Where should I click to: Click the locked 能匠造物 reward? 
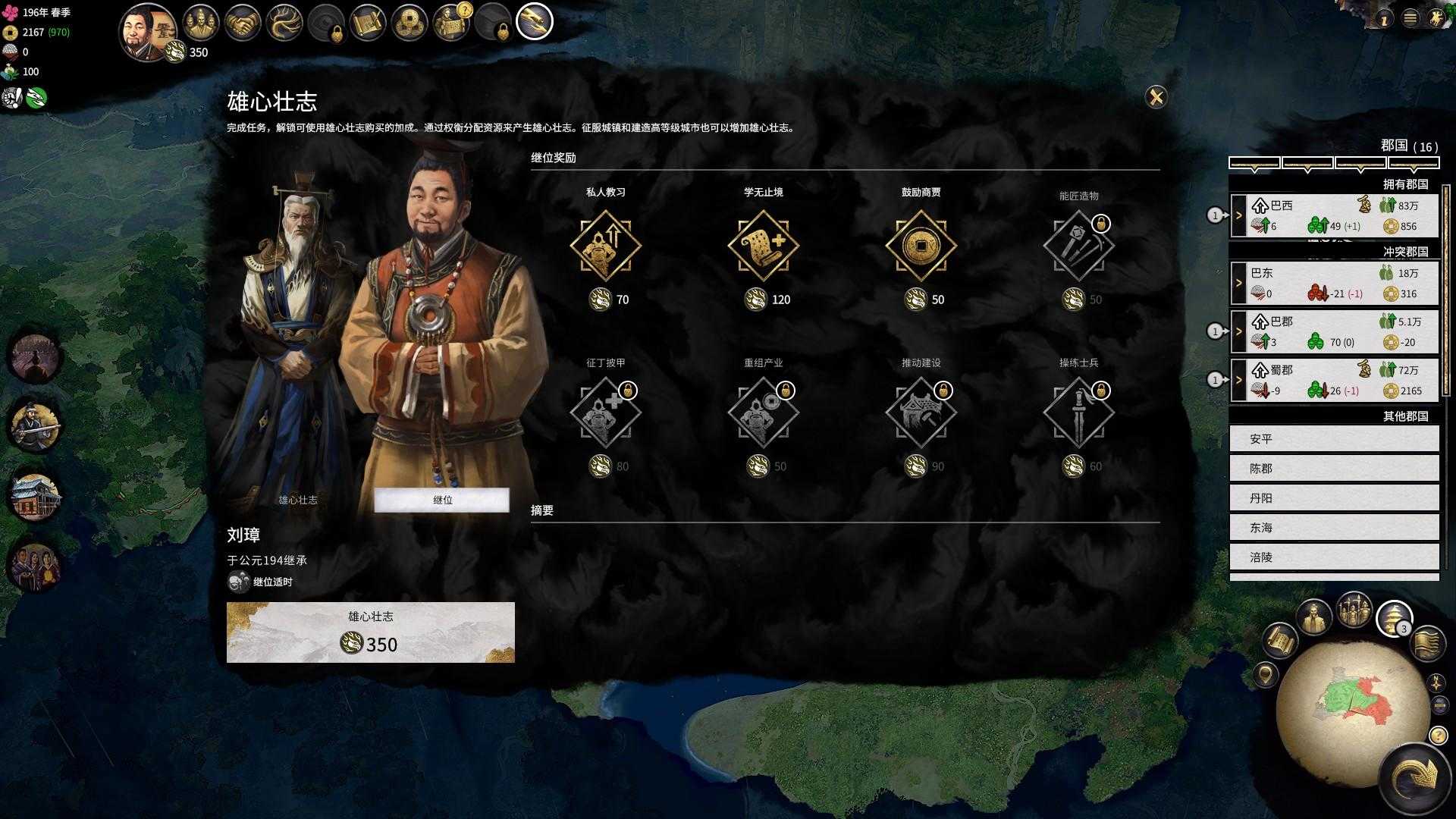pyautogui.click(x=1078, y=246)
